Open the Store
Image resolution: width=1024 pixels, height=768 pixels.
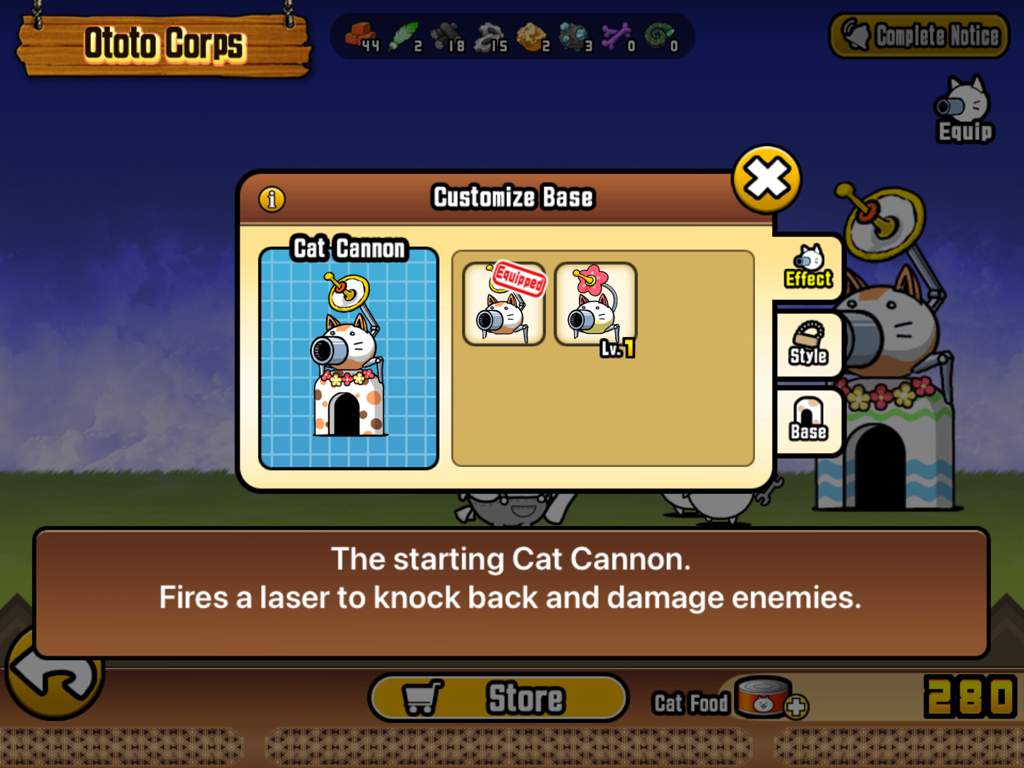[498, 698]
